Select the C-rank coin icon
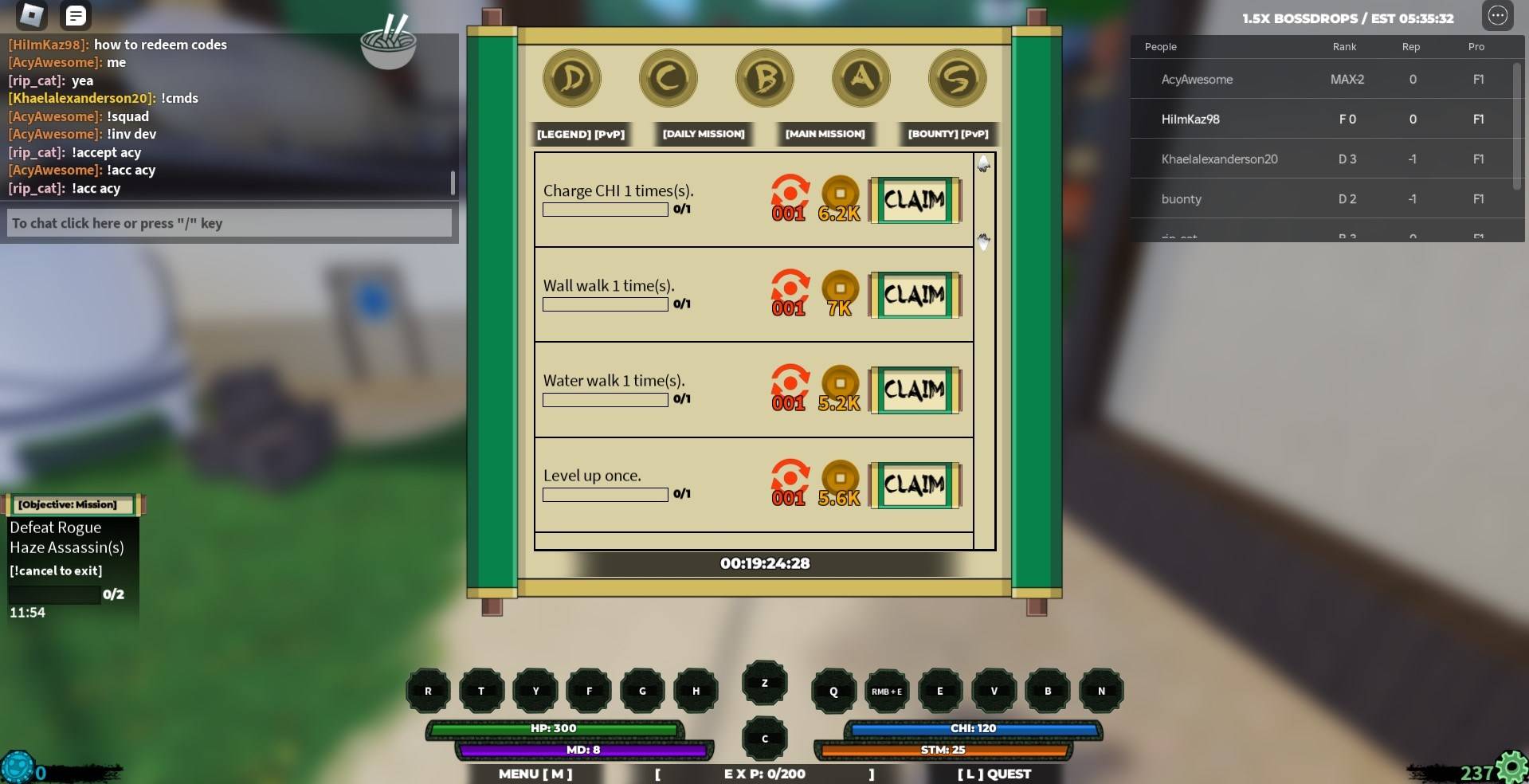 coord(668,77)
